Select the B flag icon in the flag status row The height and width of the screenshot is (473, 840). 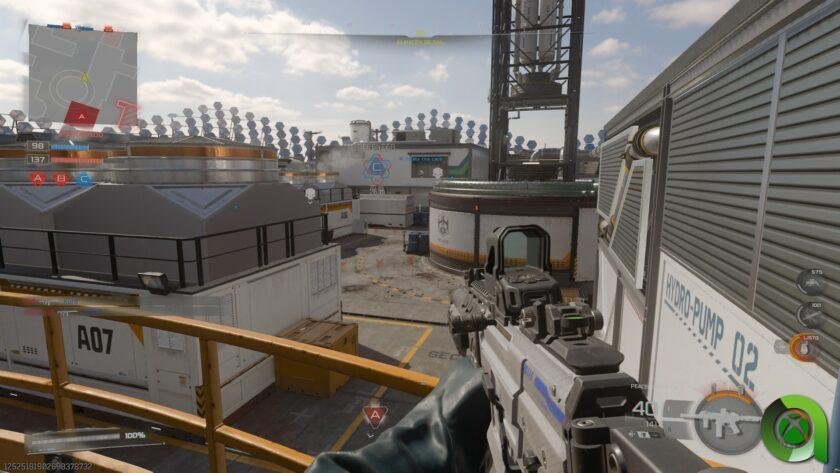coord(61,179)
